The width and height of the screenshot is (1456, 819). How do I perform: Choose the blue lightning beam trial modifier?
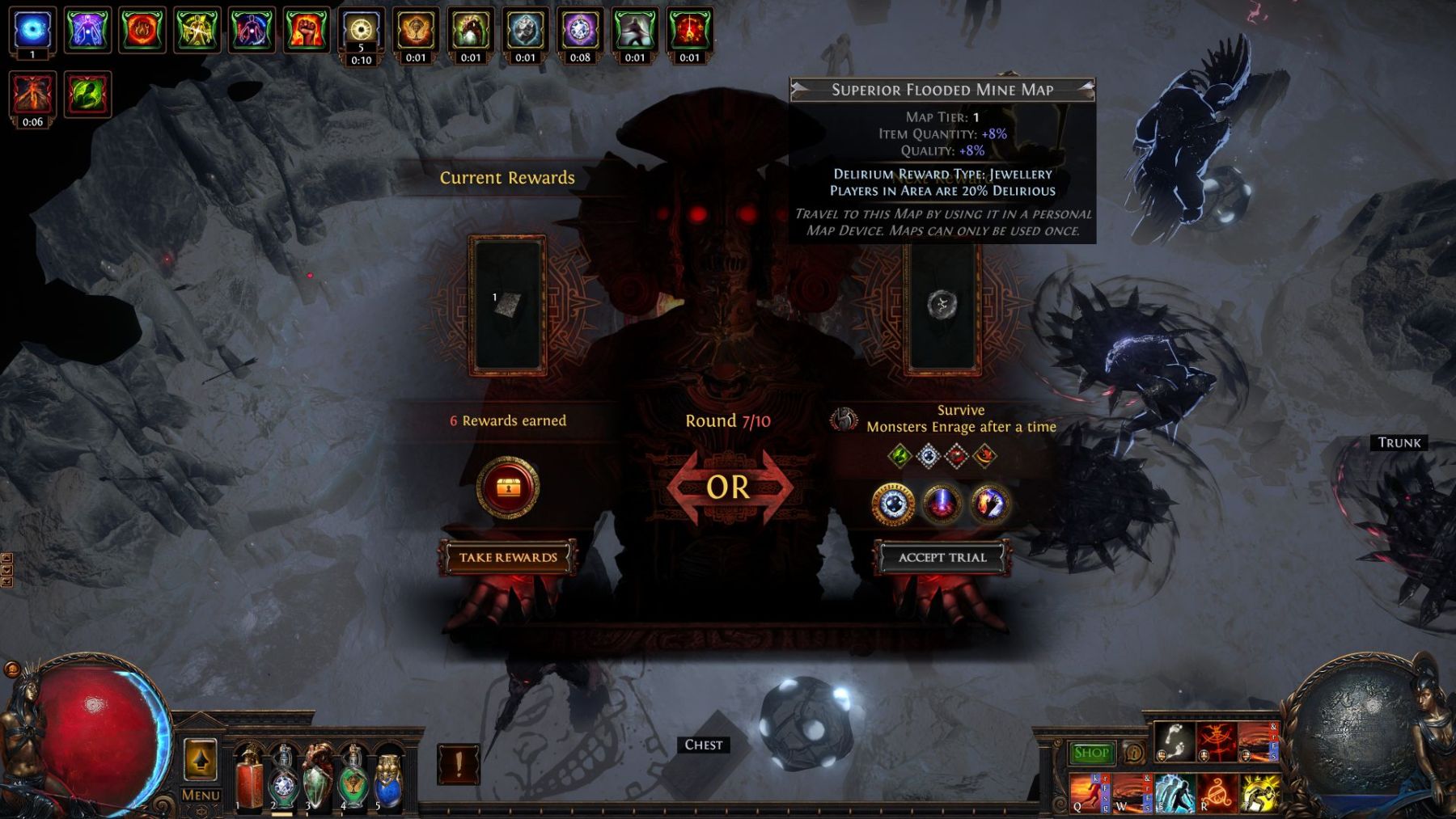pyautogui.click(x=942, y=504)
